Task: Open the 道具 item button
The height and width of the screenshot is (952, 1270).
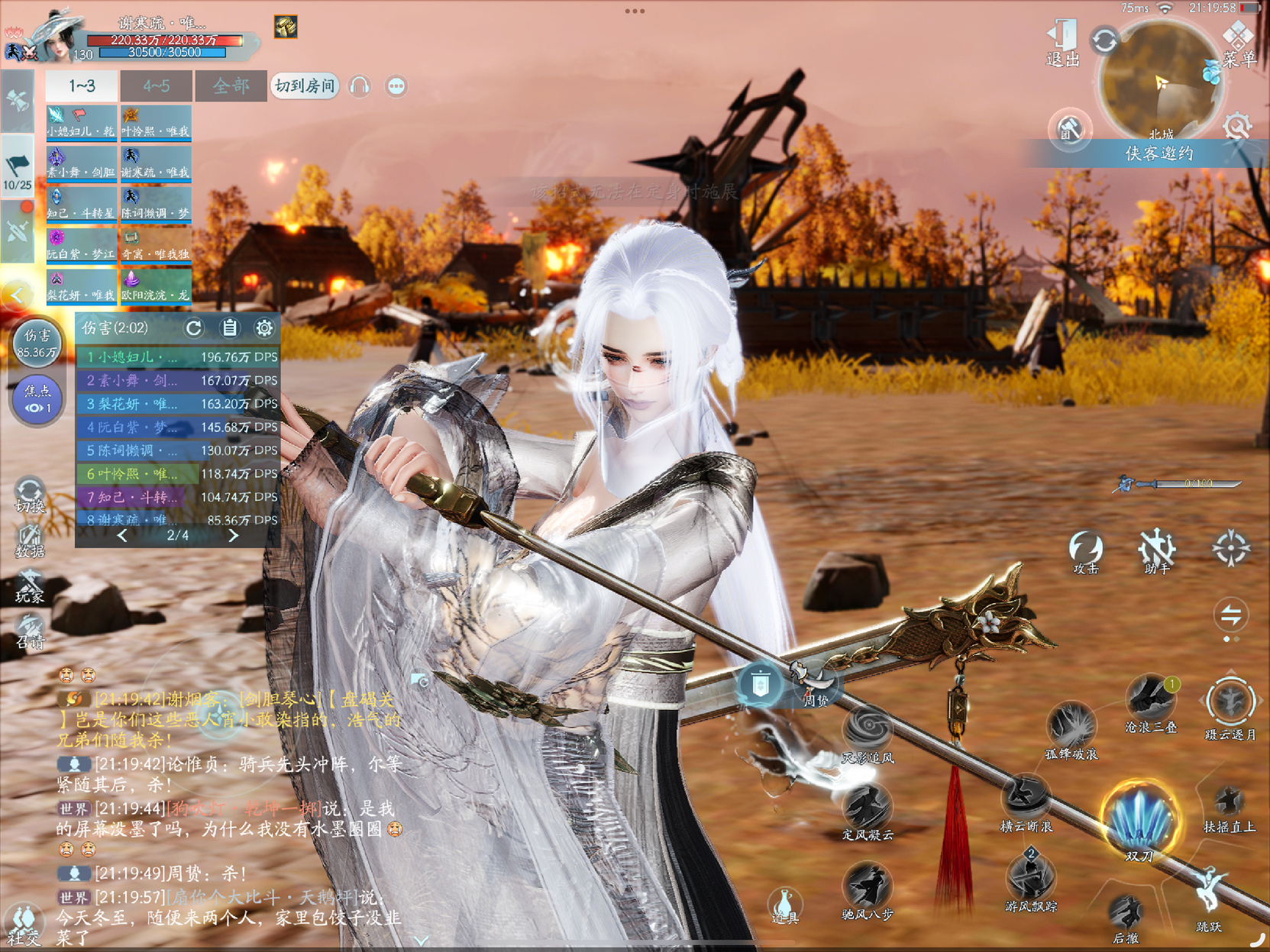Action: [784, 905]
